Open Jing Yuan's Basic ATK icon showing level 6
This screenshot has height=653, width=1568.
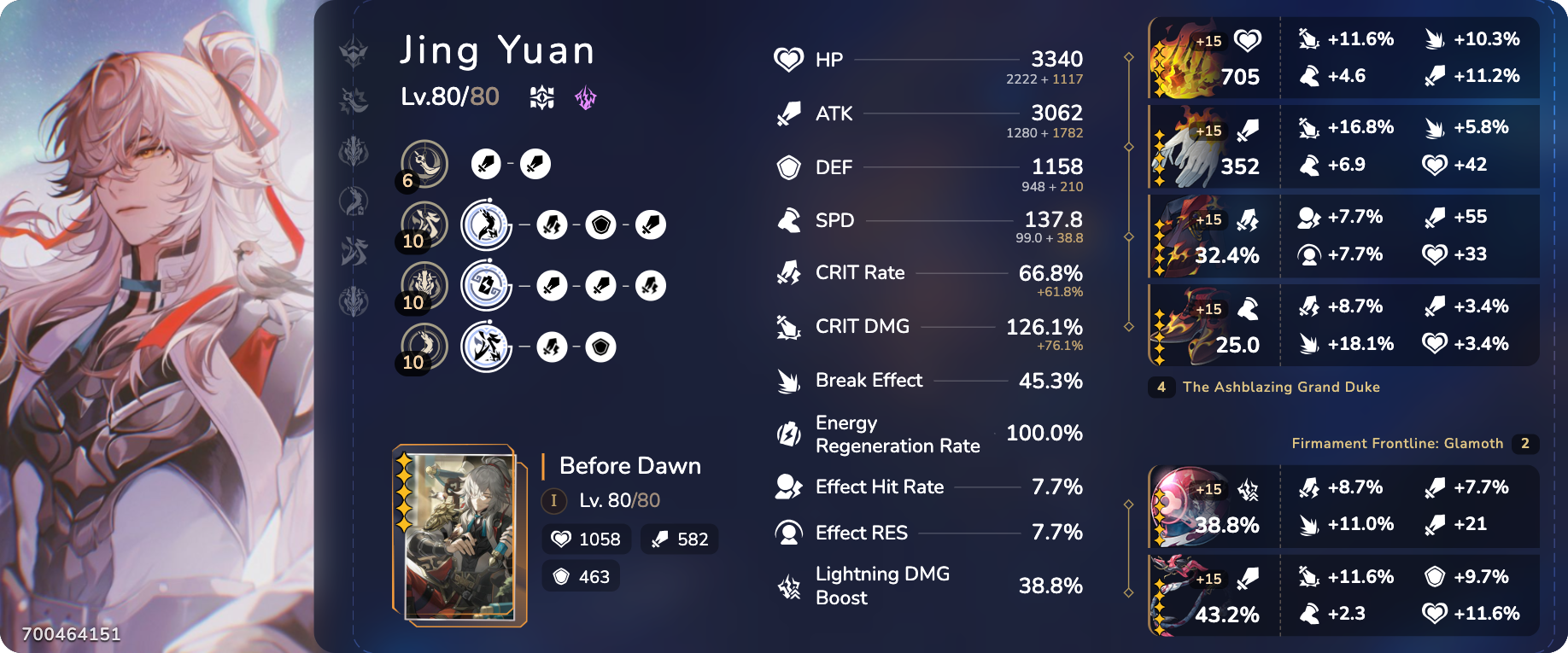coord(424,164)
